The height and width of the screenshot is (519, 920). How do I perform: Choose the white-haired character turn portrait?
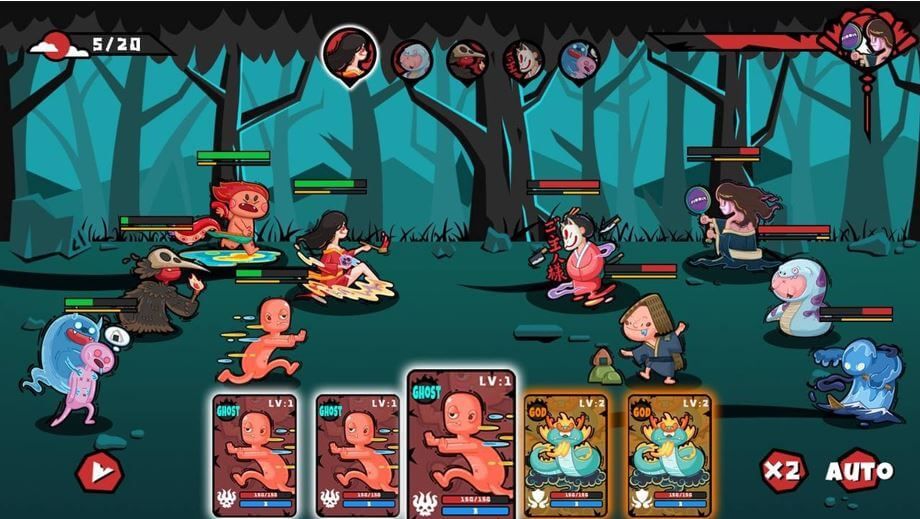411,60
